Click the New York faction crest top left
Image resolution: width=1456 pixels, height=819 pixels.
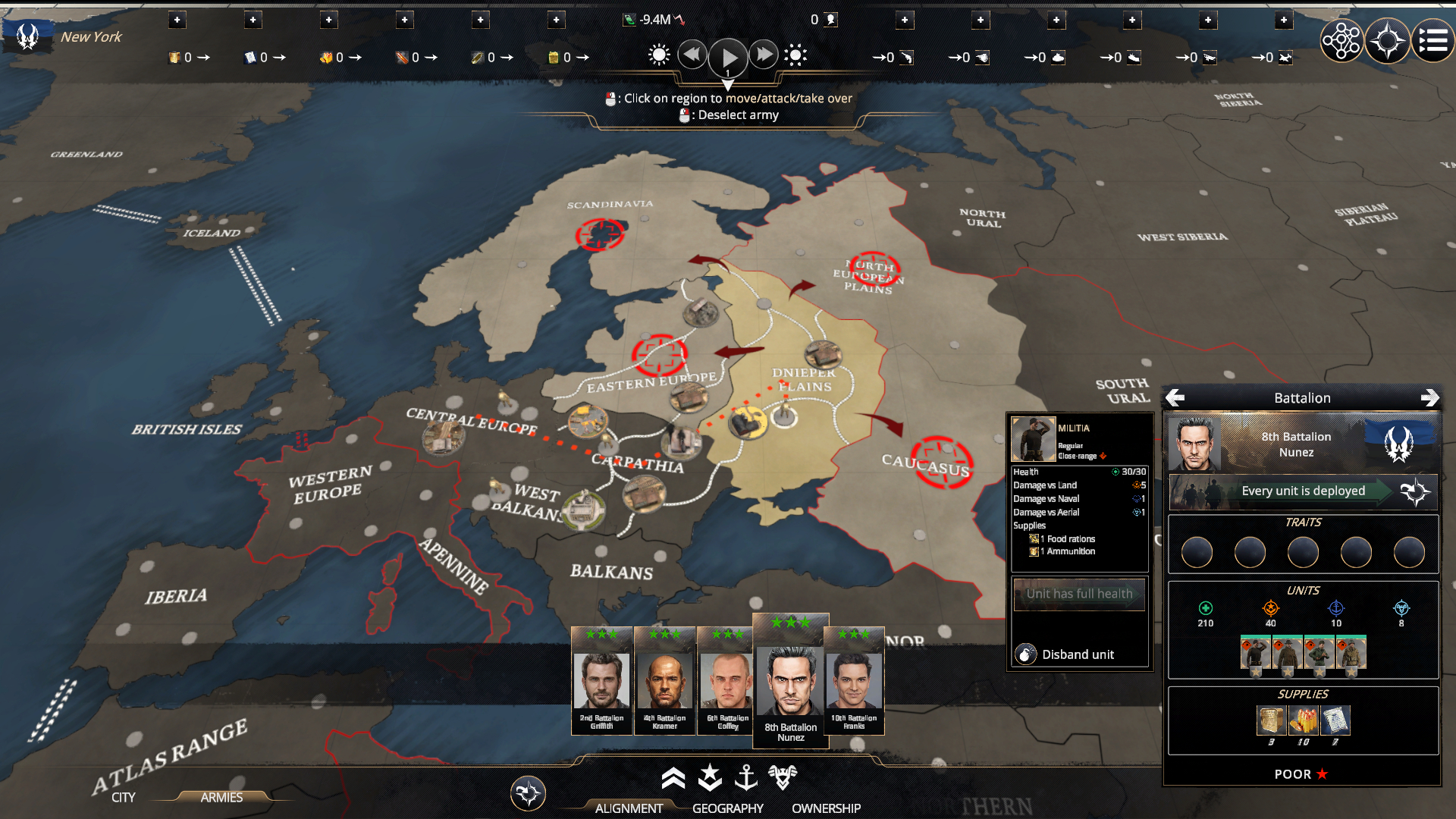(x=28, y=34)
